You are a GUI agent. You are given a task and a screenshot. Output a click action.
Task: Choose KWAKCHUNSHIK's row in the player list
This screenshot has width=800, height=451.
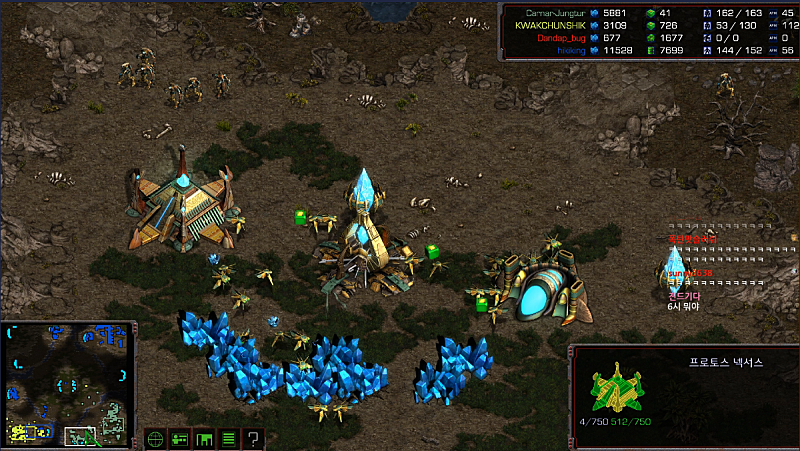(554, 24)
